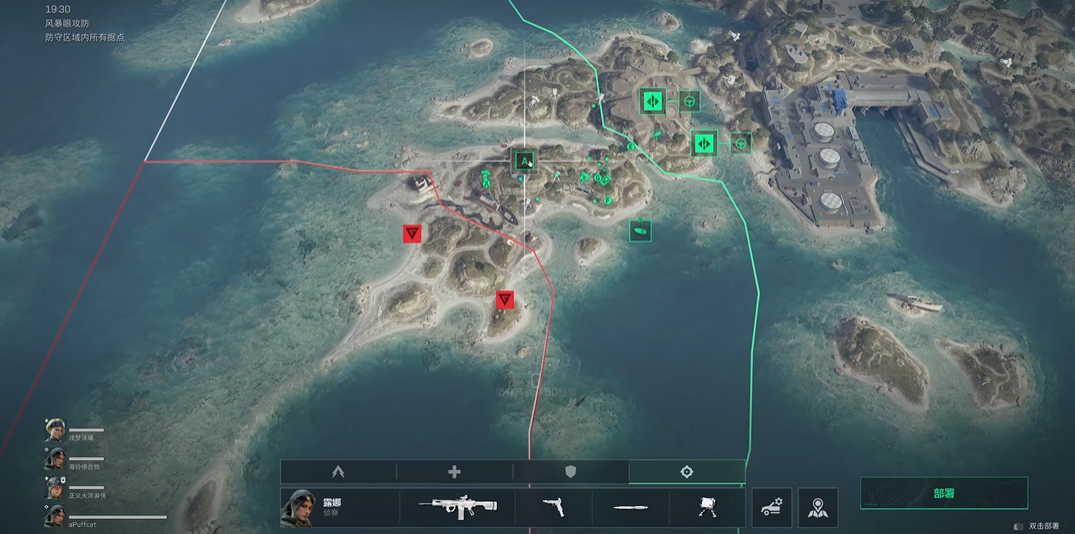Viewport: 1075px width, 534px height.
Task: Select the pistol sidearm slot
Action: coord(553,508)
